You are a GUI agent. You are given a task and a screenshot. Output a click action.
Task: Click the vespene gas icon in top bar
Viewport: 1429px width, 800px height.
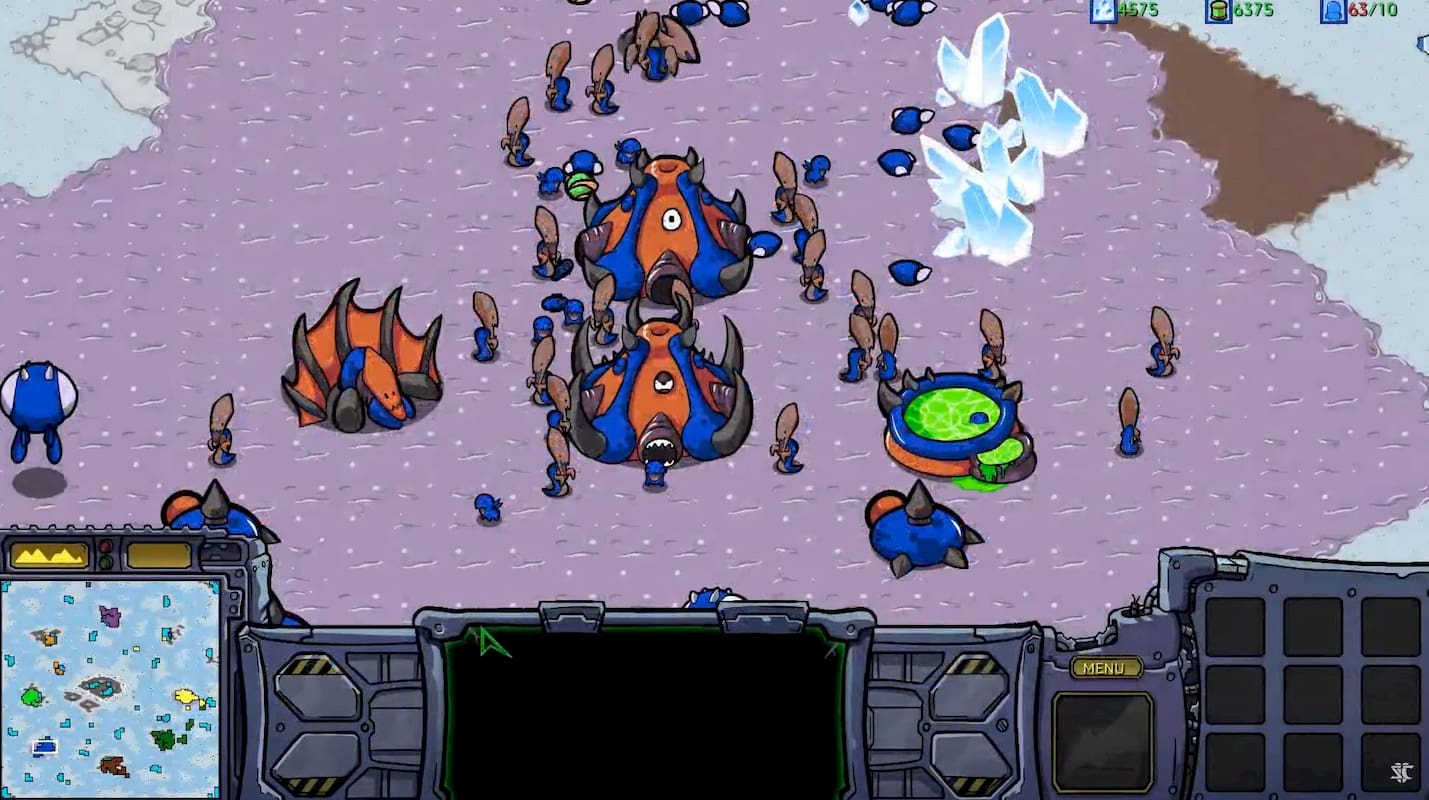pos(1218,11)
